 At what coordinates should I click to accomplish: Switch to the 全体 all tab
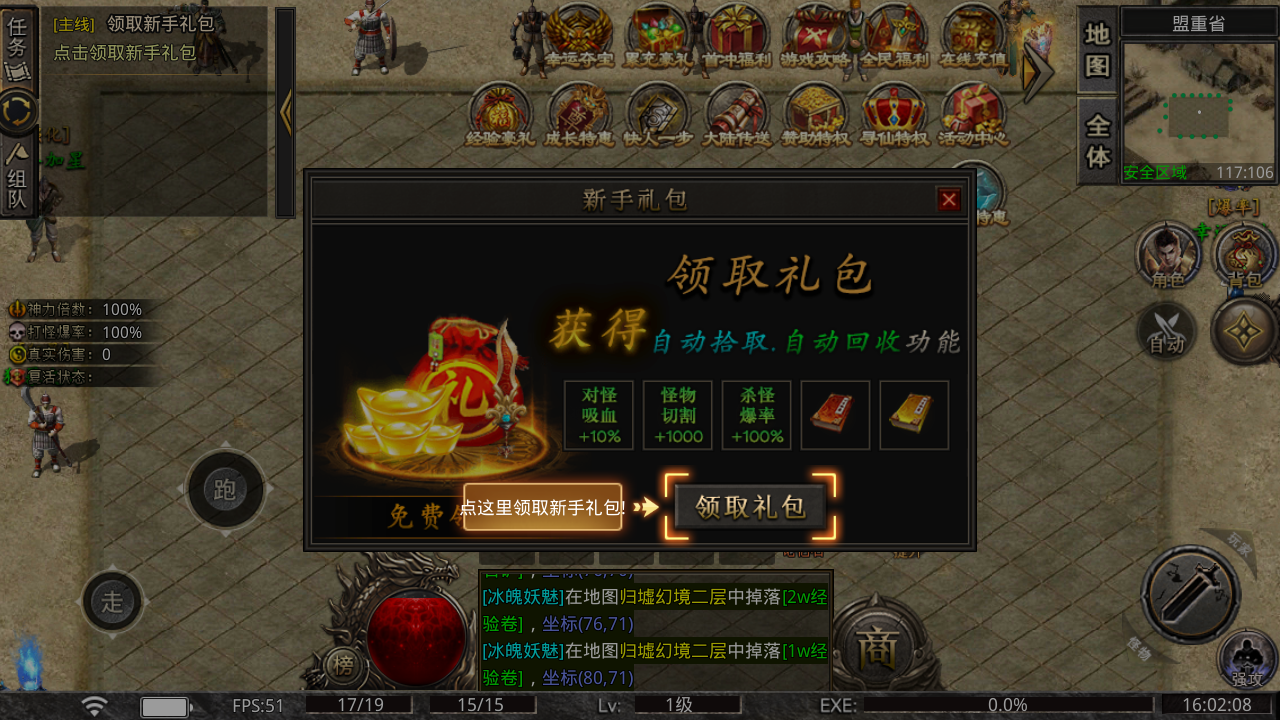(x=1094, y=133)
